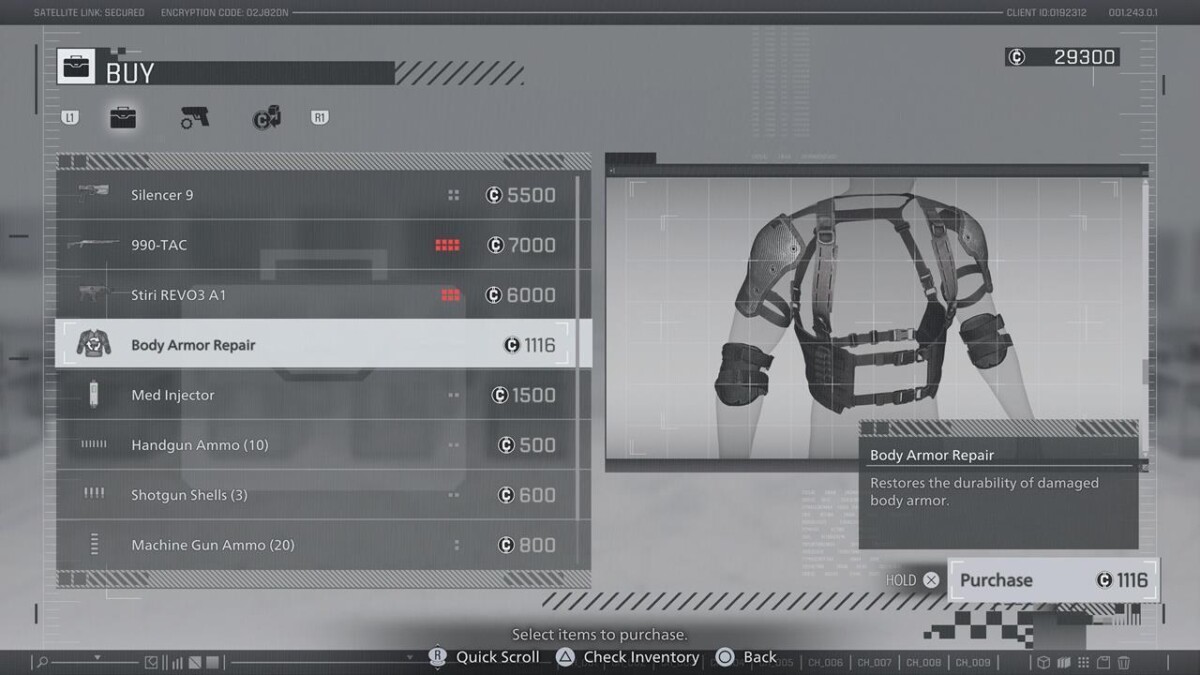This screenshot has width=1200, height=675.
Task: Confirm with the Purchase button
Action: coord(1052,580)
